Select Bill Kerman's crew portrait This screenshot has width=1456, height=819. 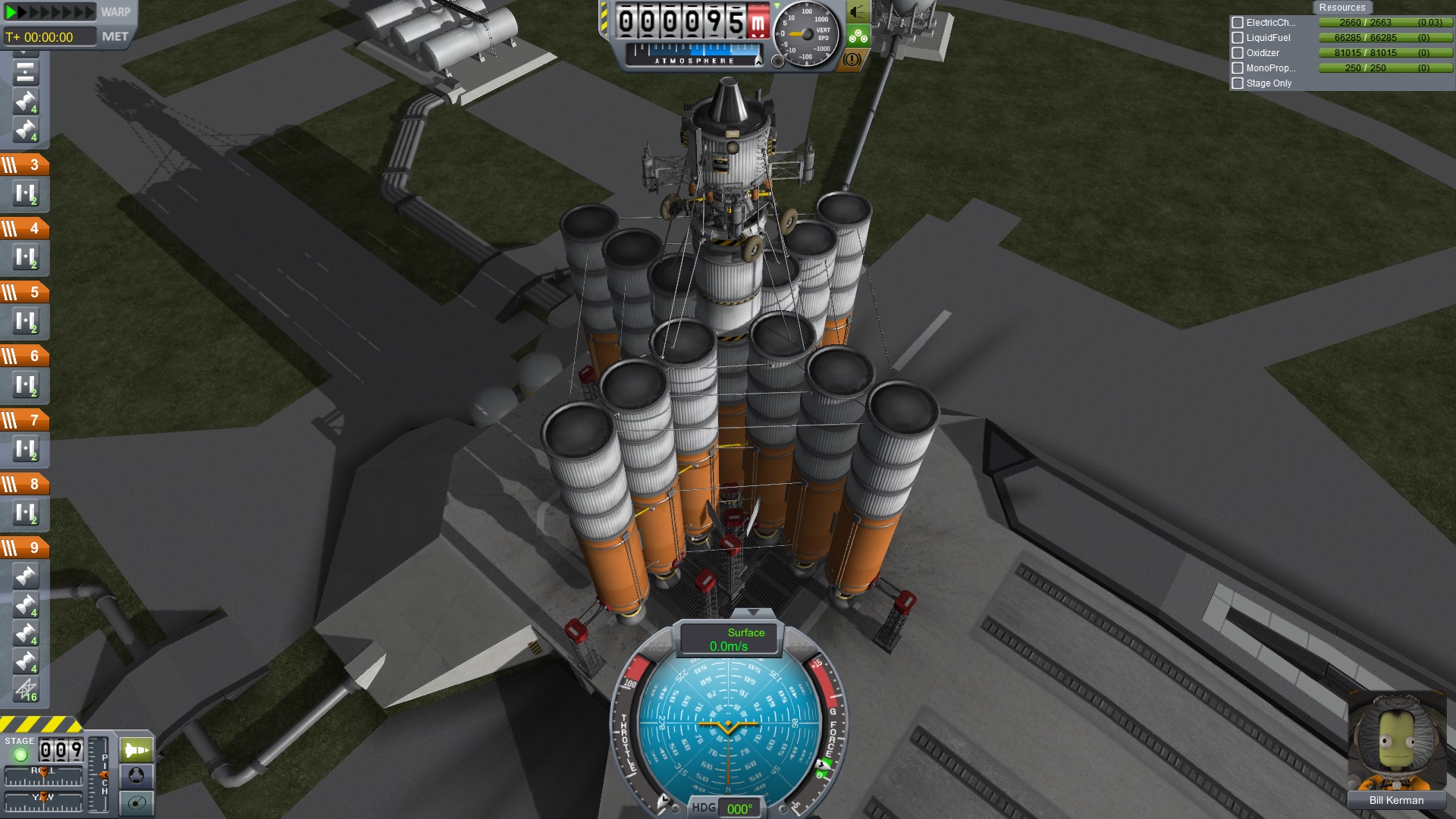(x=1395, y=742)
